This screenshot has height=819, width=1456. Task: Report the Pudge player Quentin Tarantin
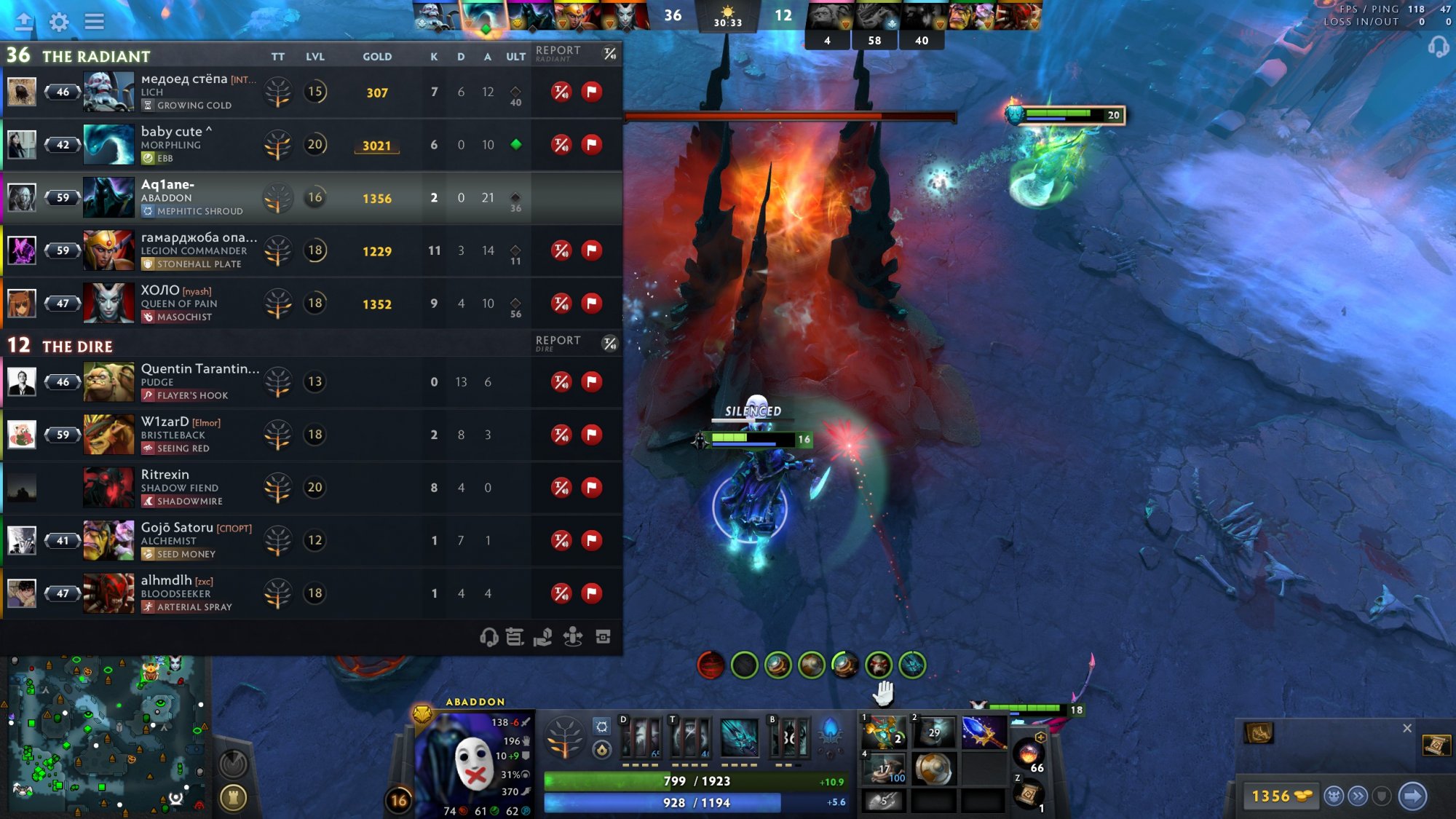(x=592, y=381)
